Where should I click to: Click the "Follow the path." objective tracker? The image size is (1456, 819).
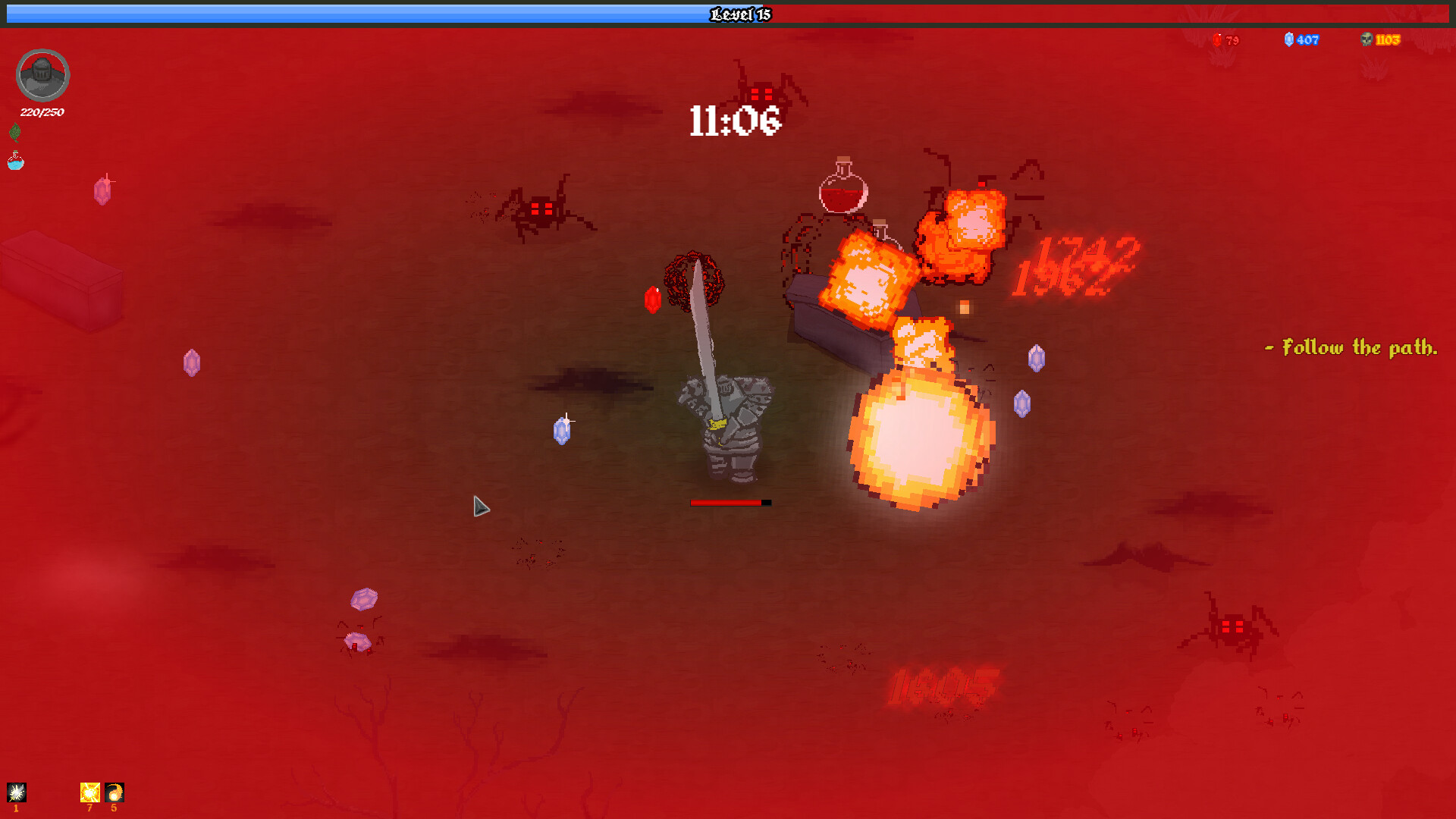[x=1351, y=348]
